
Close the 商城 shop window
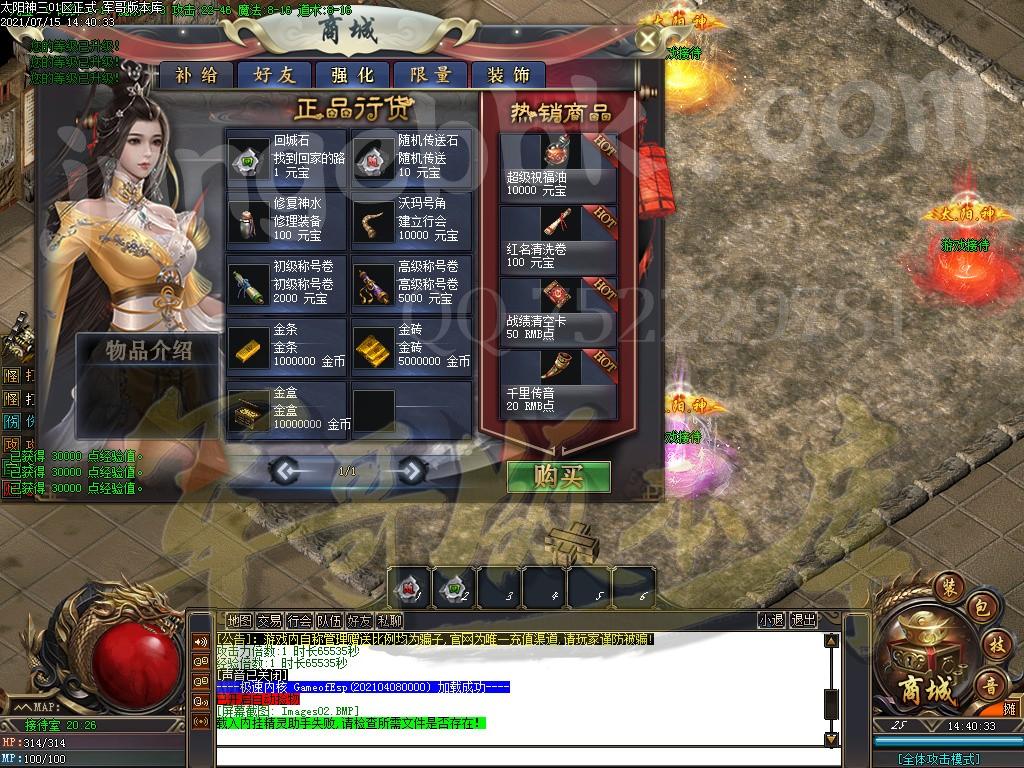648,40
